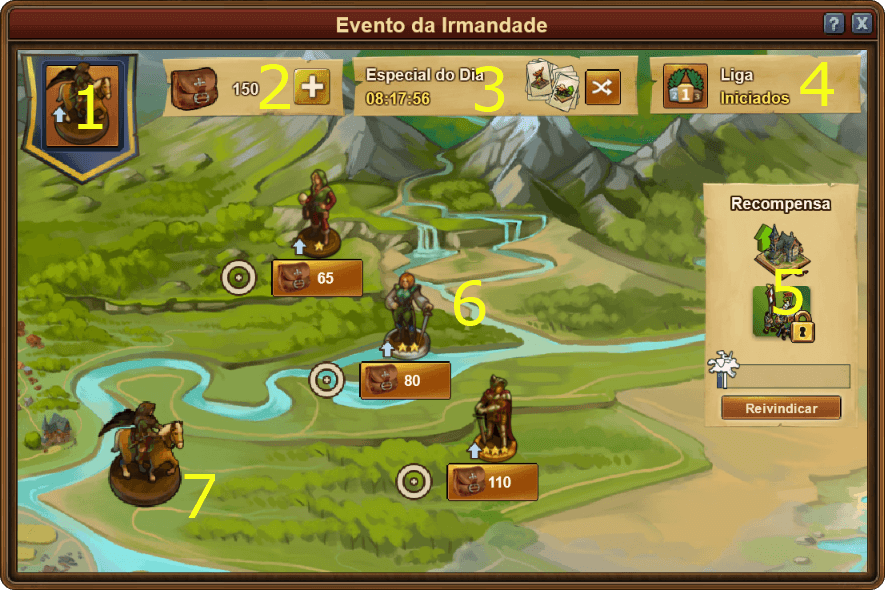885x590 pixels.
Task: Click the target icon beside 80 cost
Action: pos(326,379)
